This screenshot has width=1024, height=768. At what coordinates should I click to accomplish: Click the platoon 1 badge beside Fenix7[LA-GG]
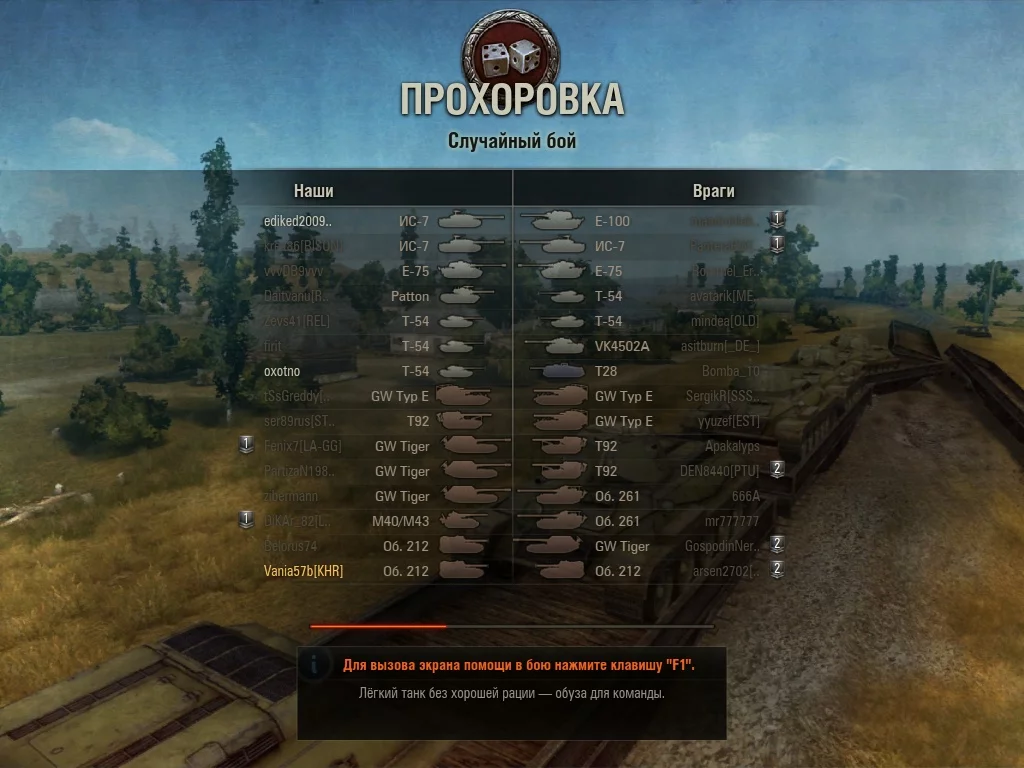(x=247, y=444)
